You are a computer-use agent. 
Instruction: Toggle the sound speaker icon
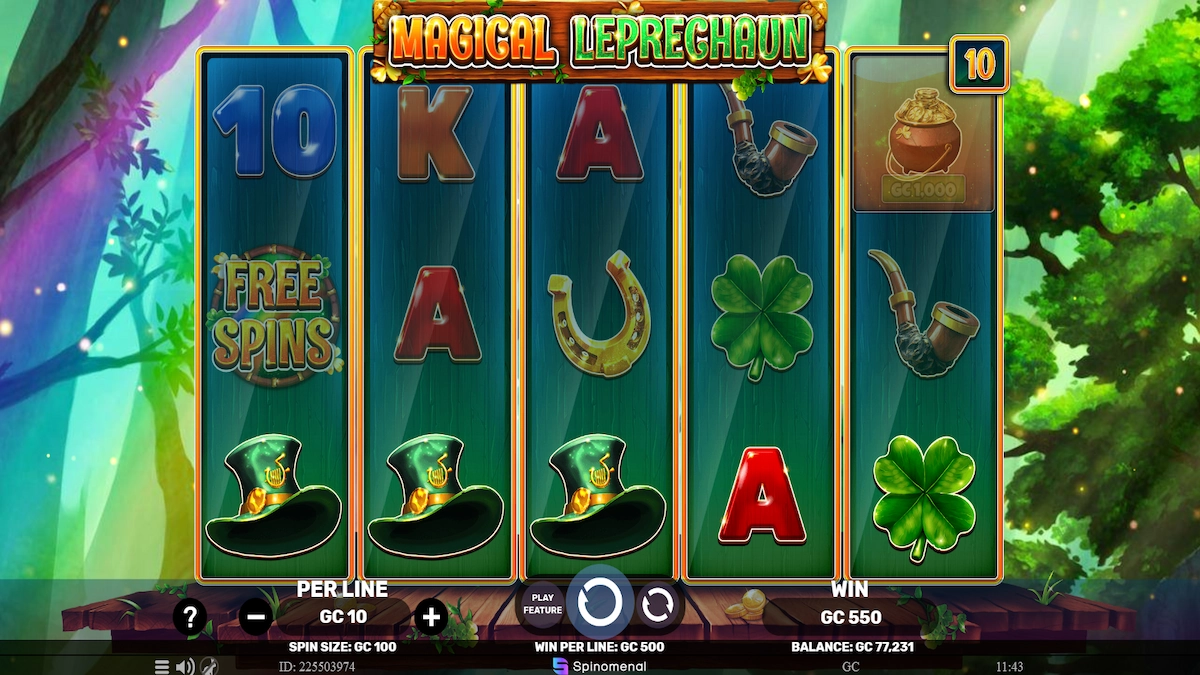pyautogui.click(x=185, y=666)
